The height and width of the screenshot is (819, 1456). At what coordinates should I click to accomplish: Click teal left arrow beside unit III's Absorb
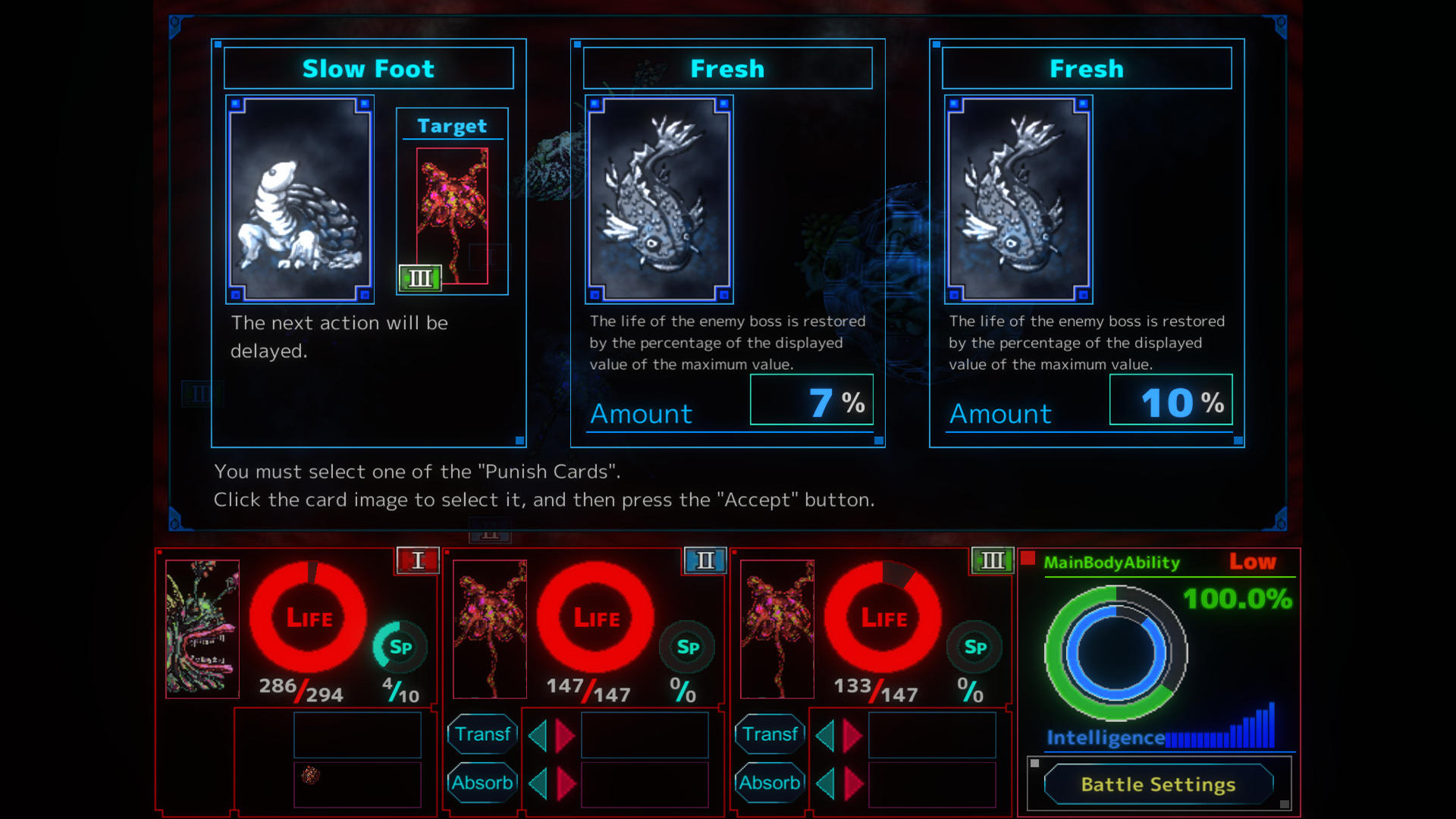tap(825, 783)
